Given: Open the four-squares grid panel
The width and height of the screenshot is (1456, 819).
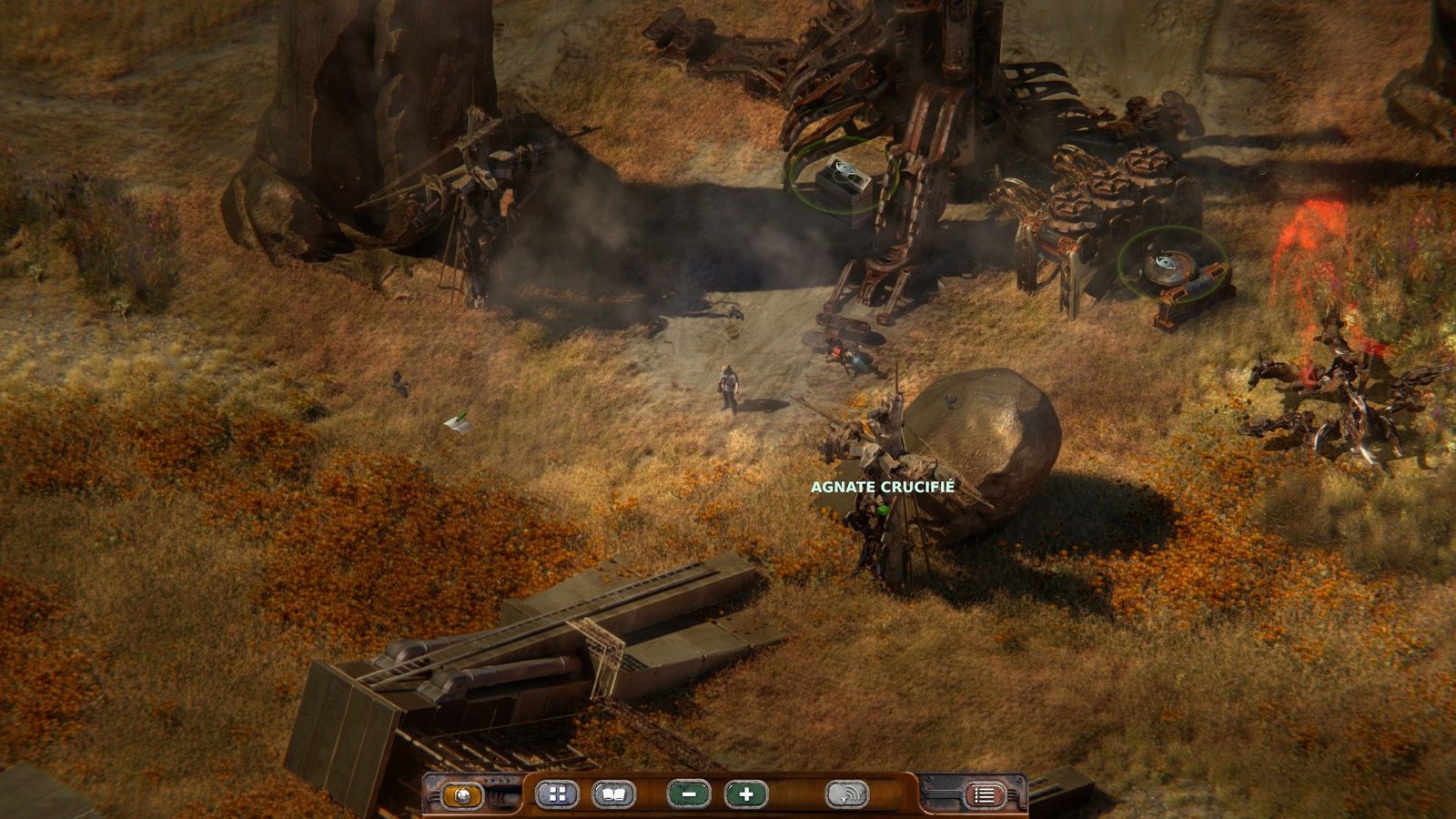Looking at the screenshot, I should (x=557, y=794).
